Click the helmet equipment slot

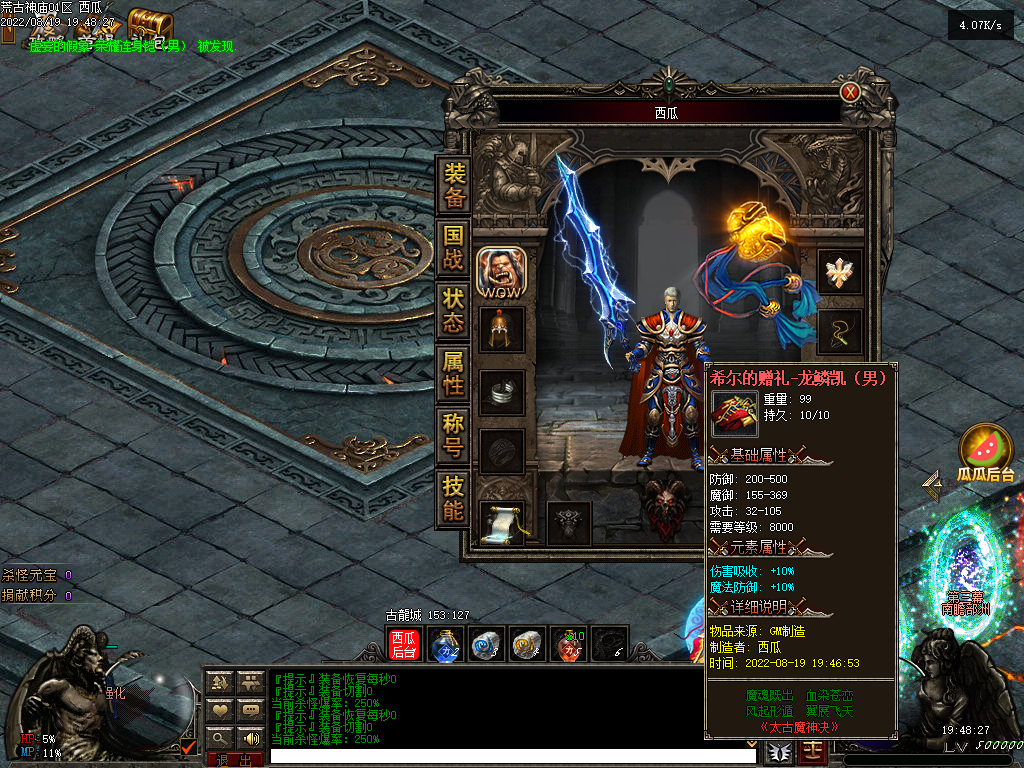[x=501, y=331]
